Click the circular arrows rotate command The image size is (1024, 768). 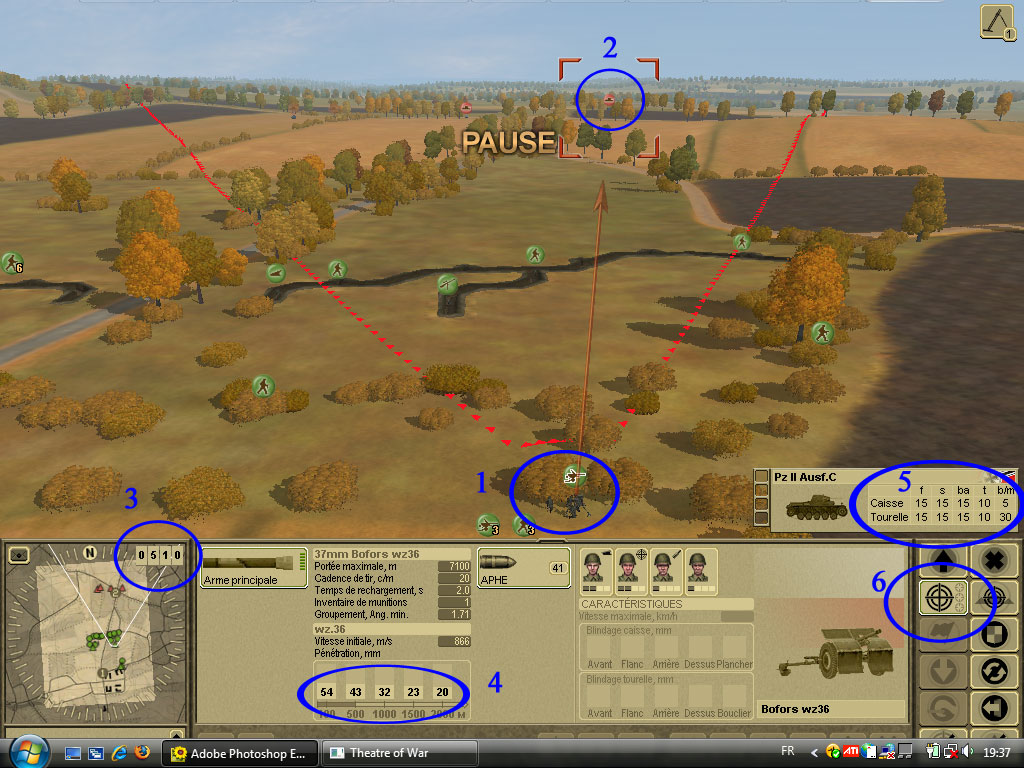[x=993, y=671]
